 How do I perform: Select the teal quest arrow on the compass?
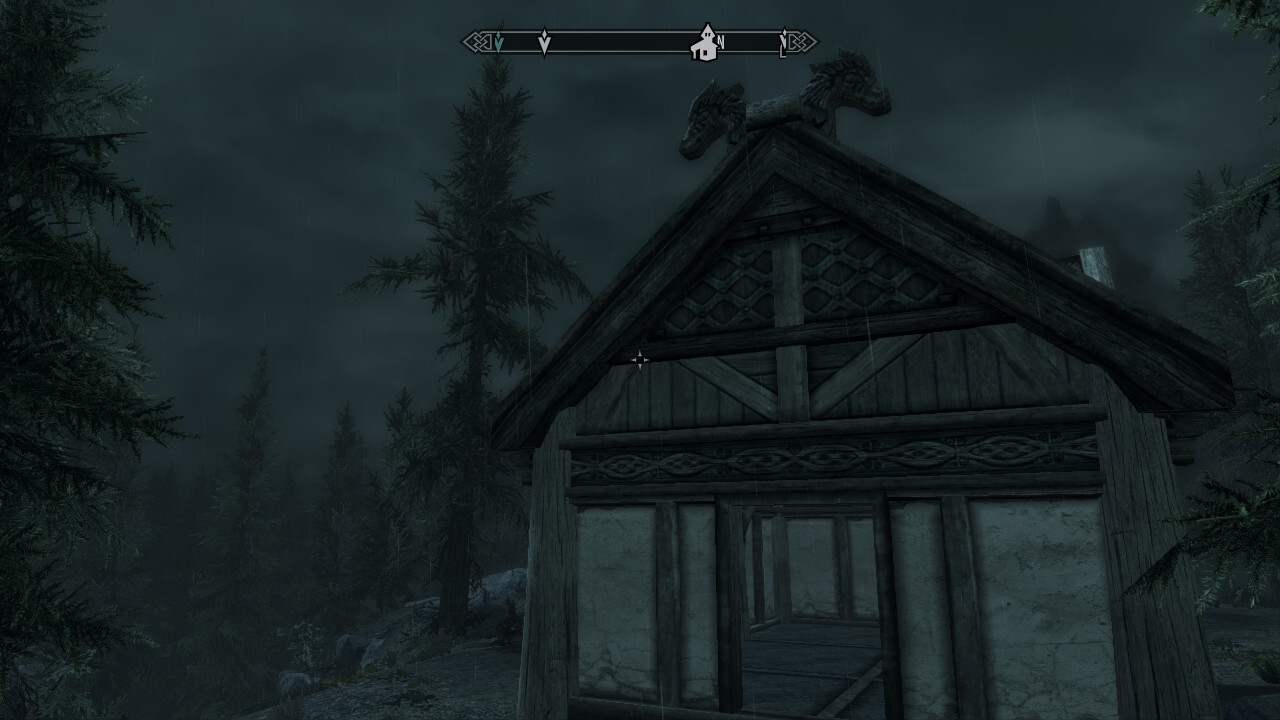(499, 42)
